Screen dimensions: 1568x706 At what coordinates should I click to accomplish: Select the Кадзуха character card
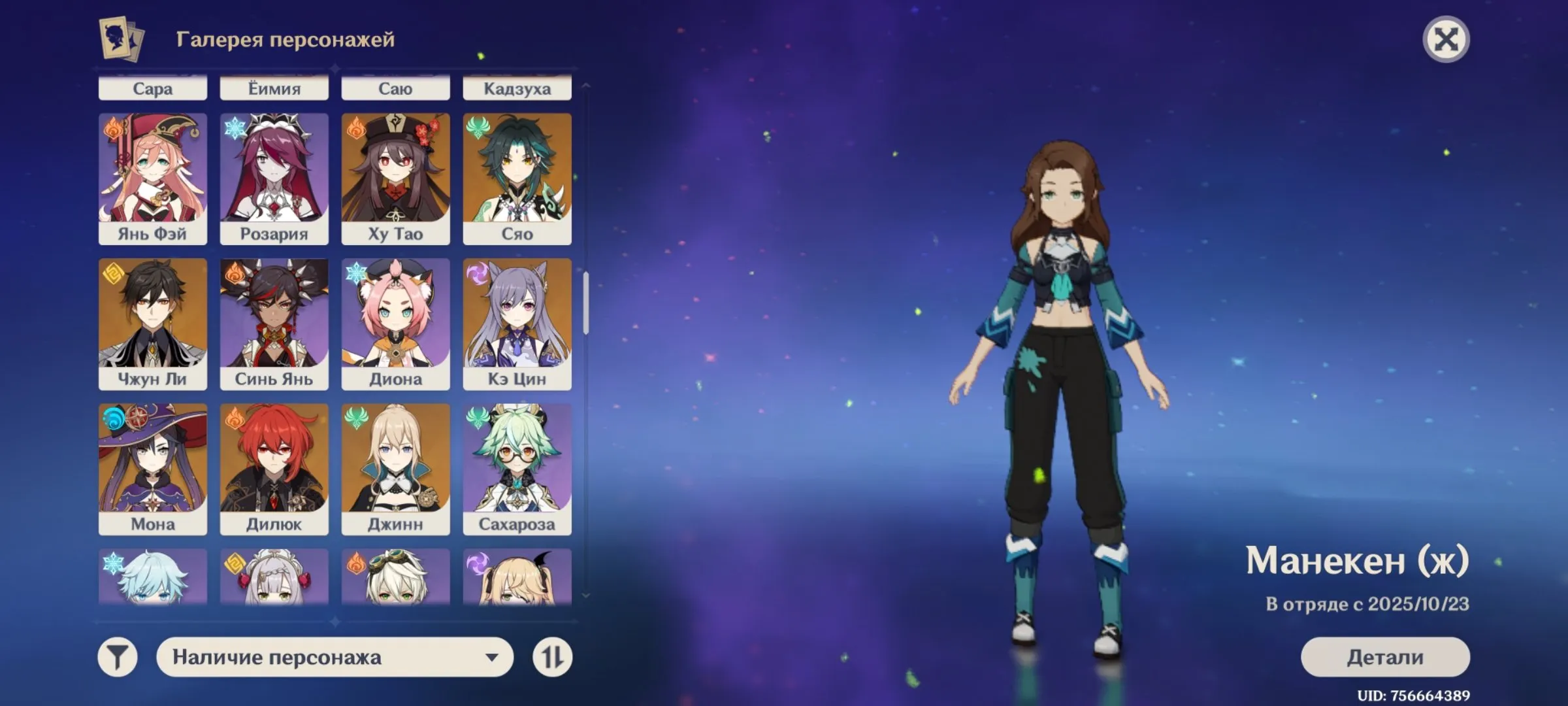pos(517,88)
